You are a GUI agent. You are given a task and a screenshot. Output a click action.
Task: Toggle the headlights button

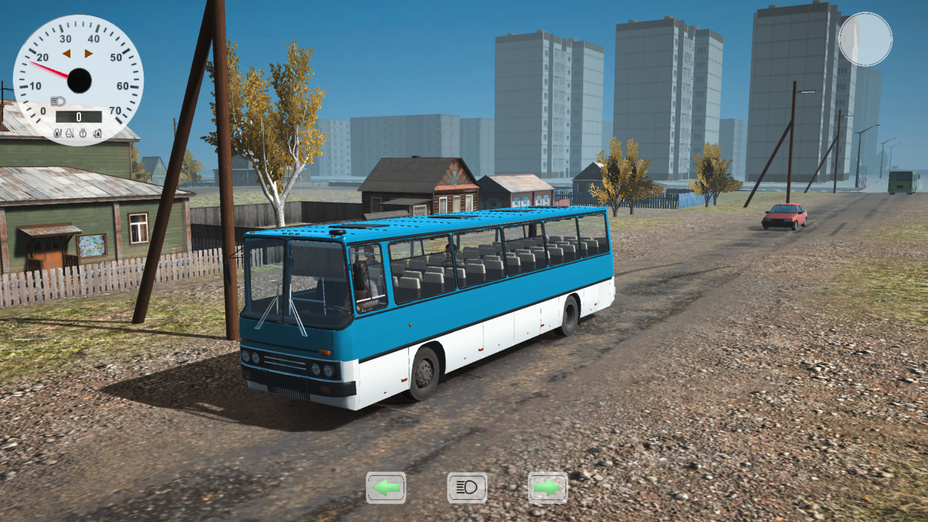point(467,487)
